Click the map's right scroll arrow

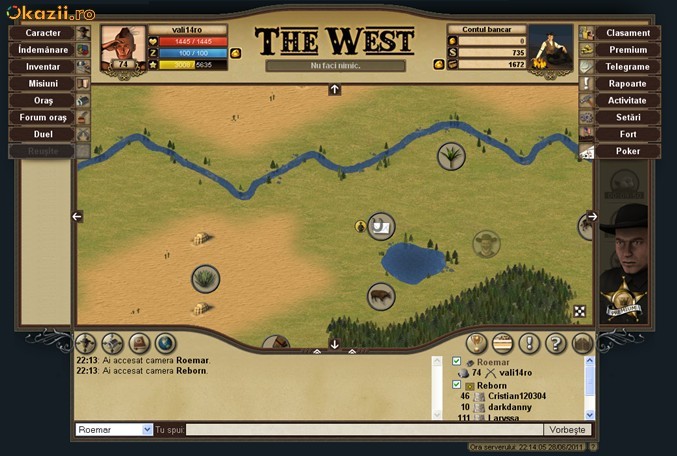point(591,216)
